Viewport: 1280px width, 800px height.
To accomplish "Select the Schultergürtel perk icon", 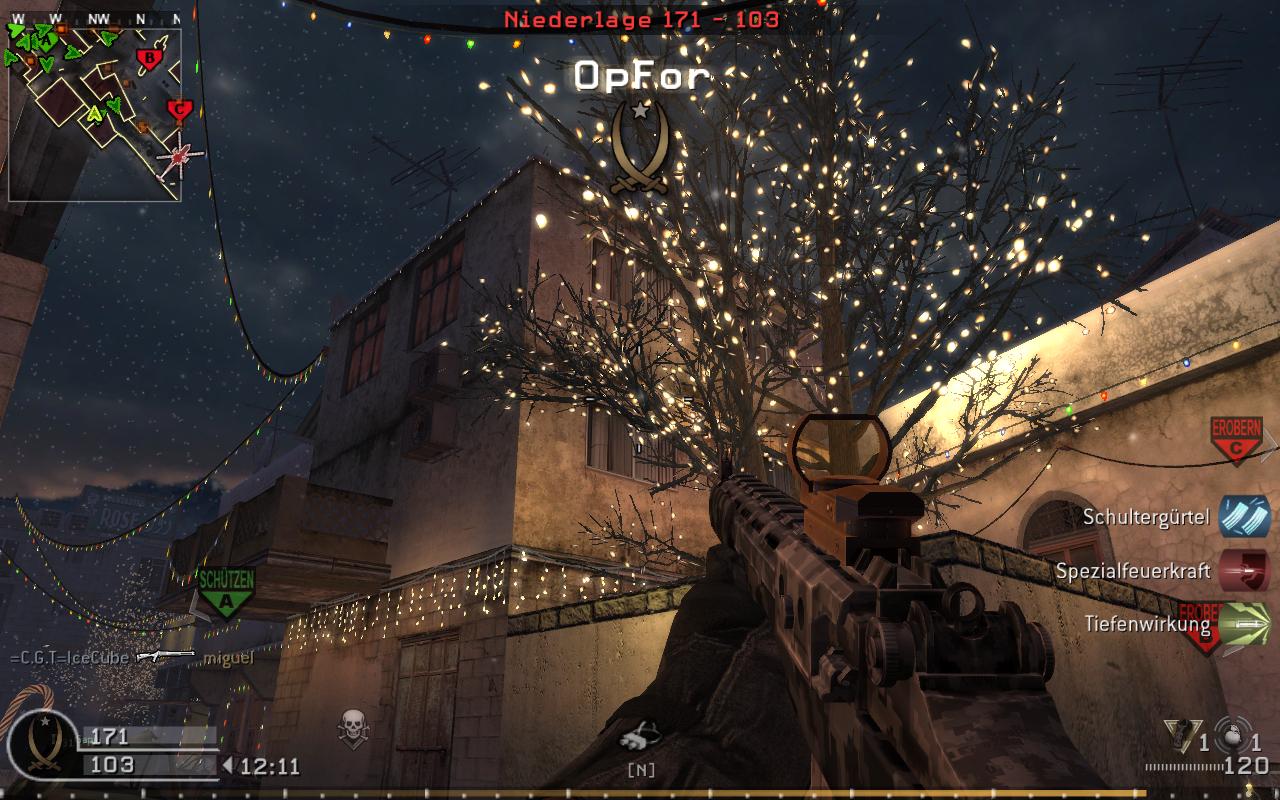I will (x=1245, y=517).
